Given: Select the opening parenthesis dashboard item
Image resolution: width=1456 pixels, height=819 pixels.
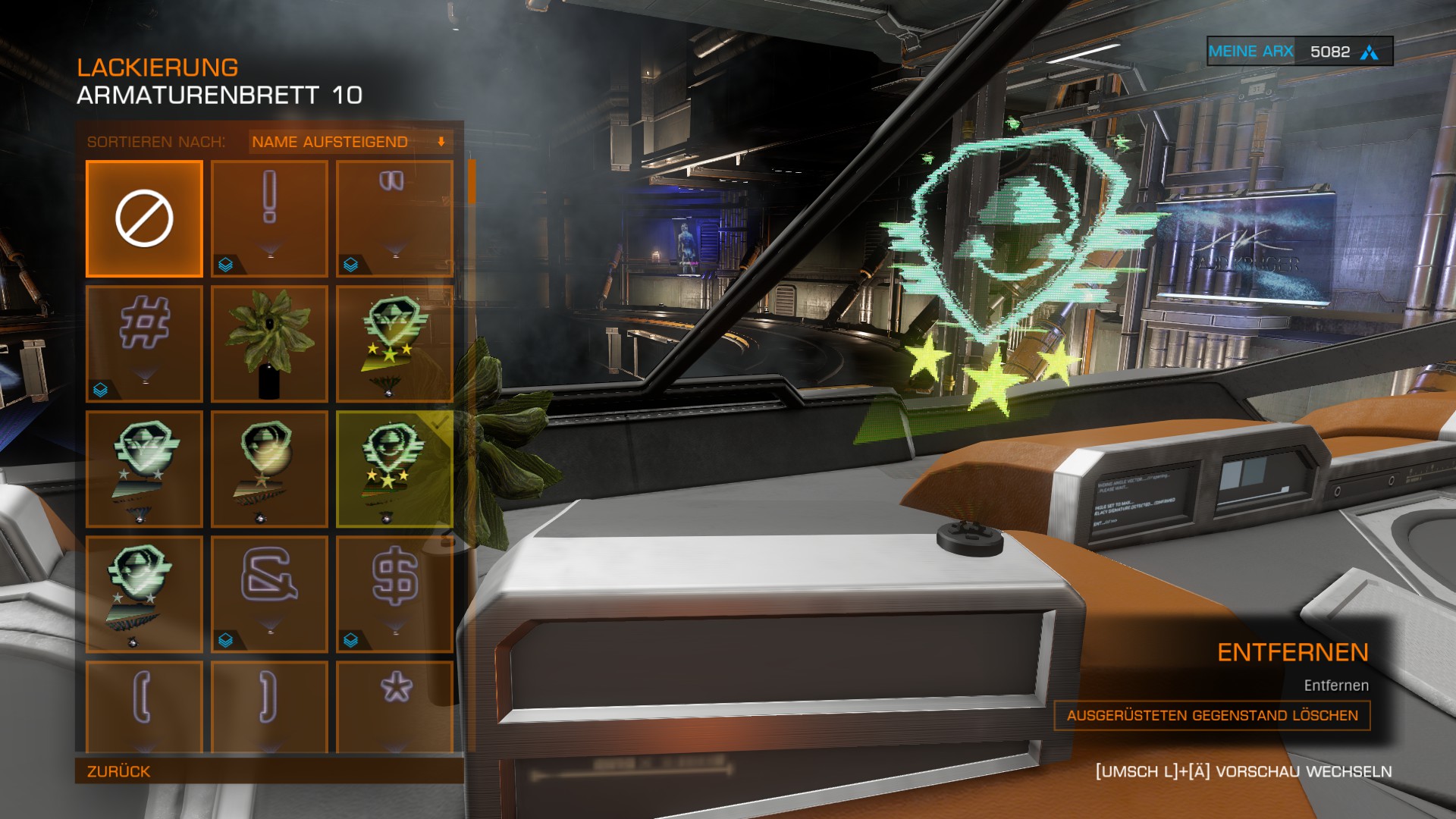Looking at the screenshot, I should click(144, 705).
